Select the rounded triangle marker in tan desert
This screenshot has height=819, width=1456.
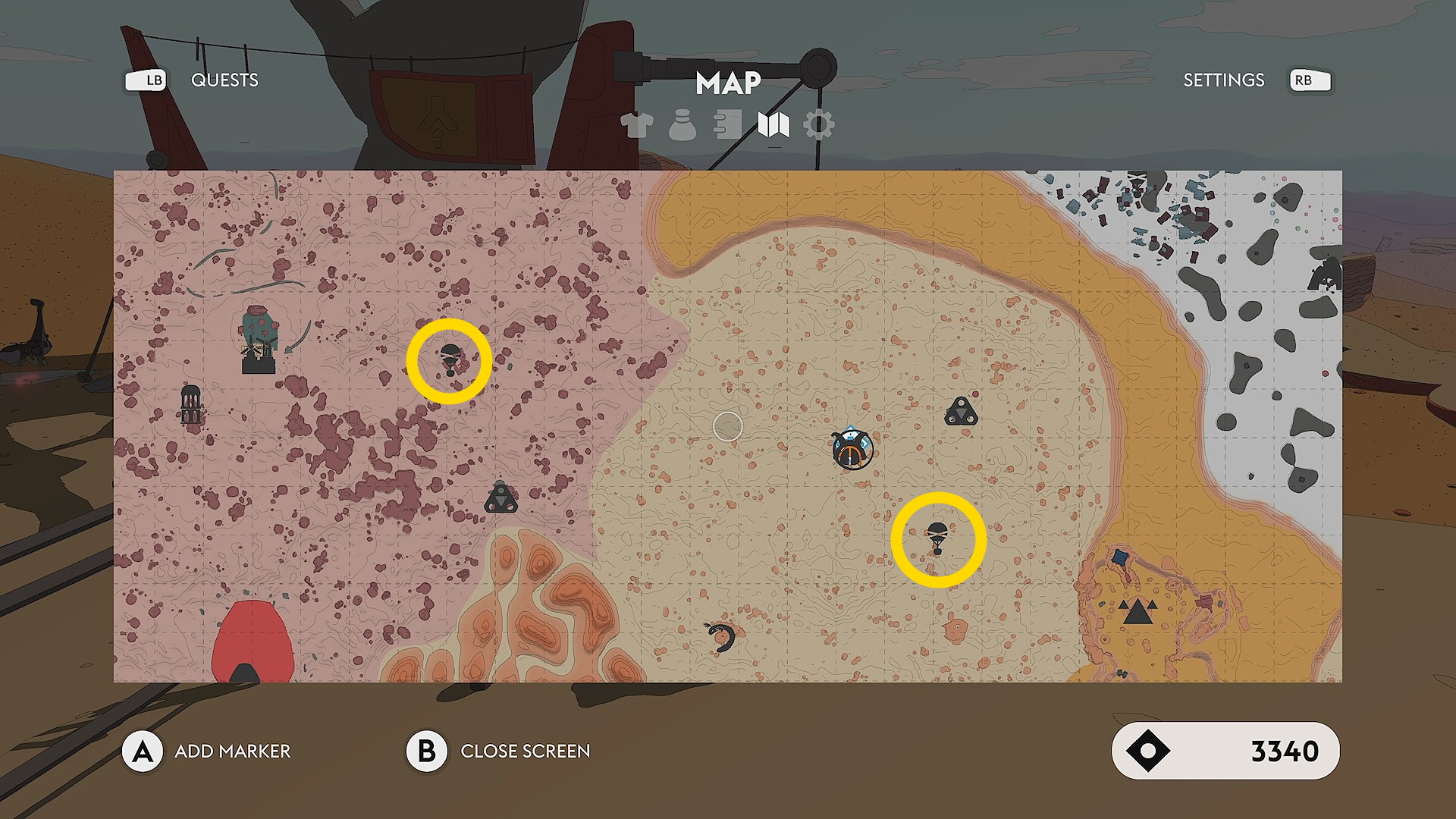[x=961, y=413]
